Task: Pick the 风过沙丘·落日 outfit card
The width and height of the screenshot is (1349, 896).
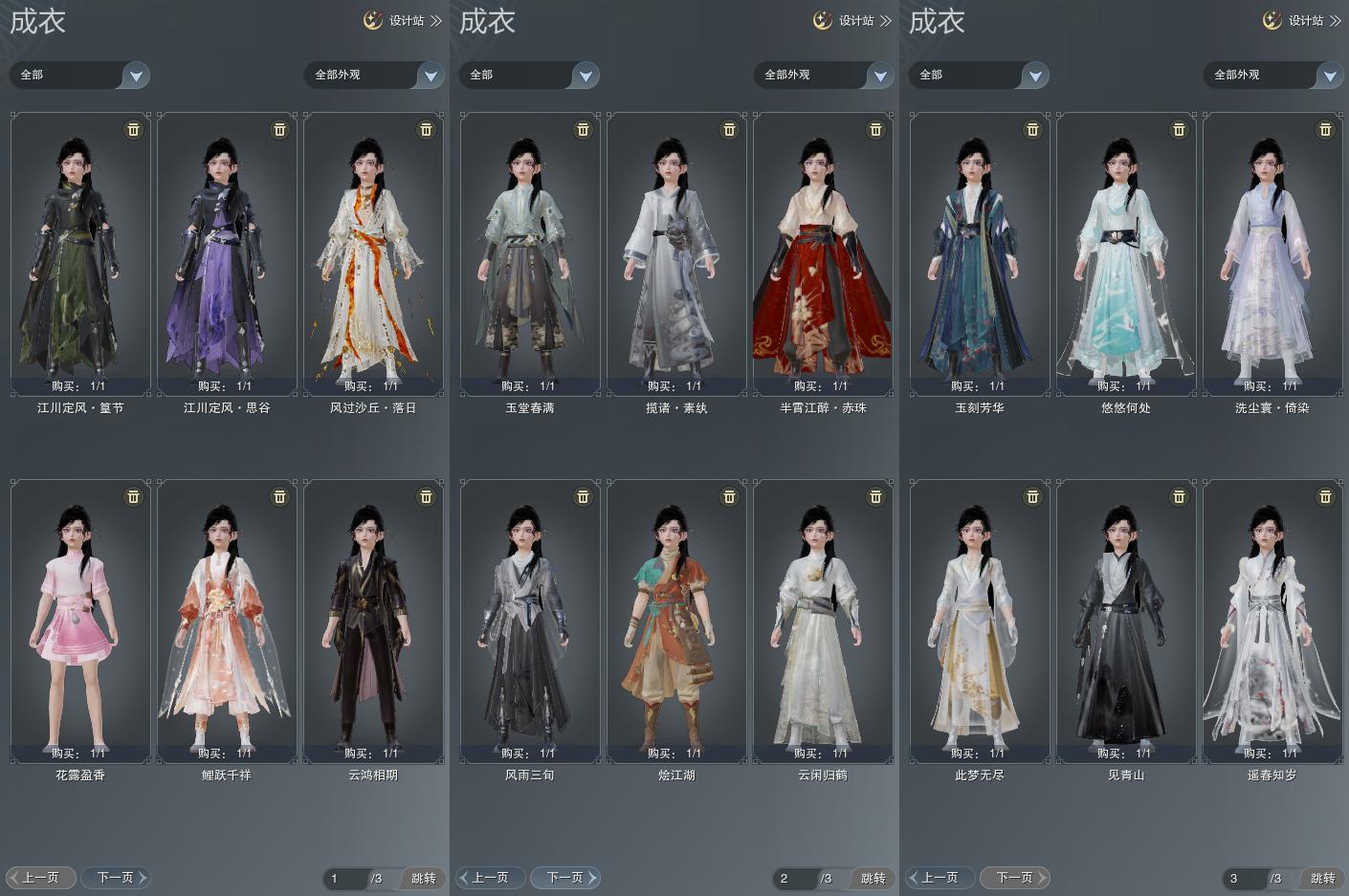Action: 373,253
